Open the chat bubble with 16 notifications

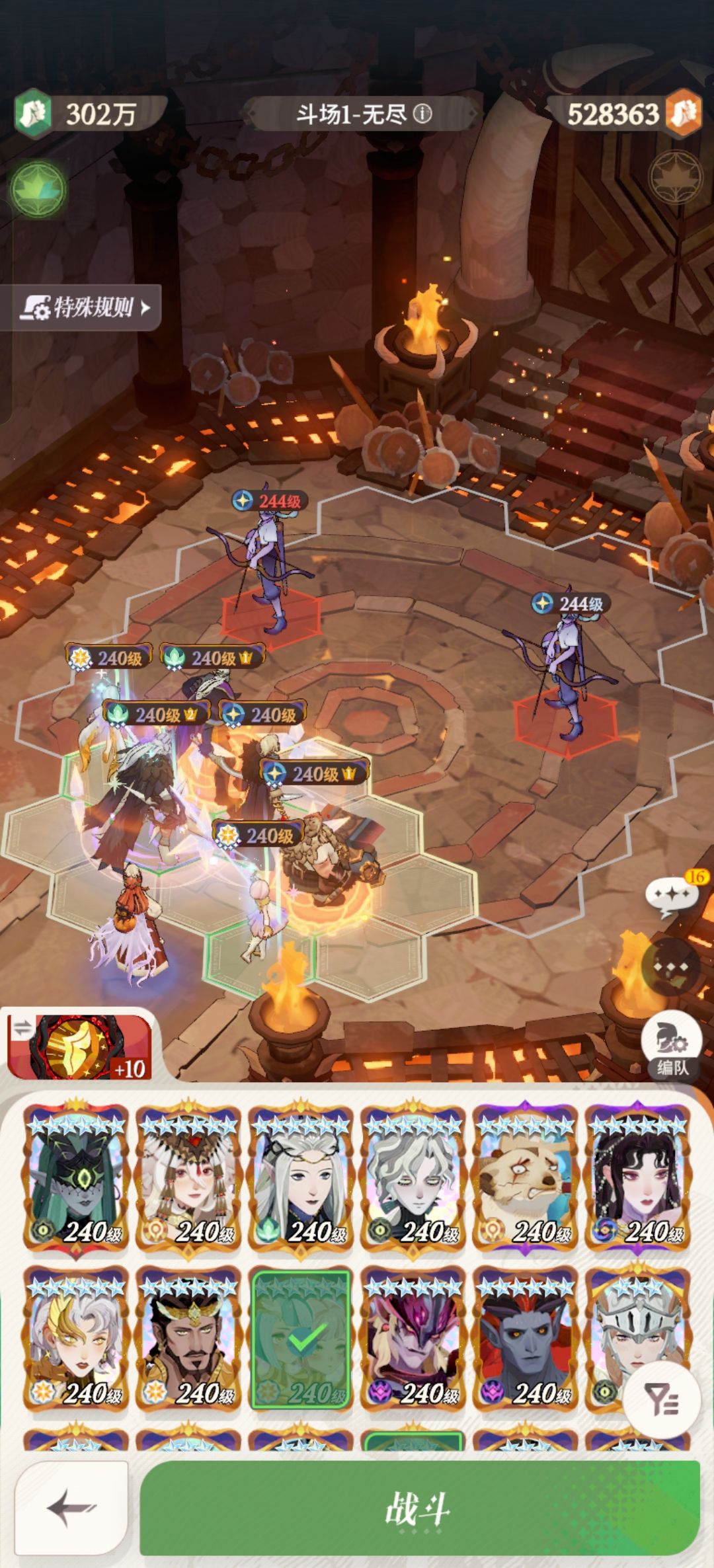click(672, 896)
